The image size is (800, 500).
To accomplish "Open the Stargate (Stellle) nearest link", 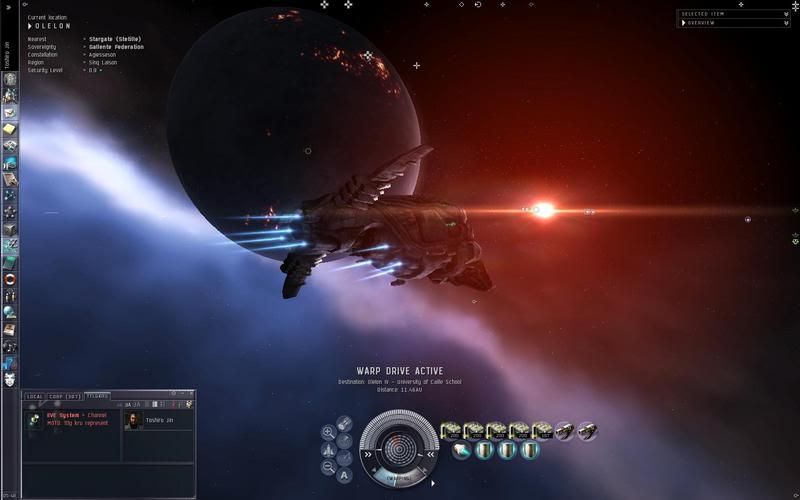I will point(113,38).
